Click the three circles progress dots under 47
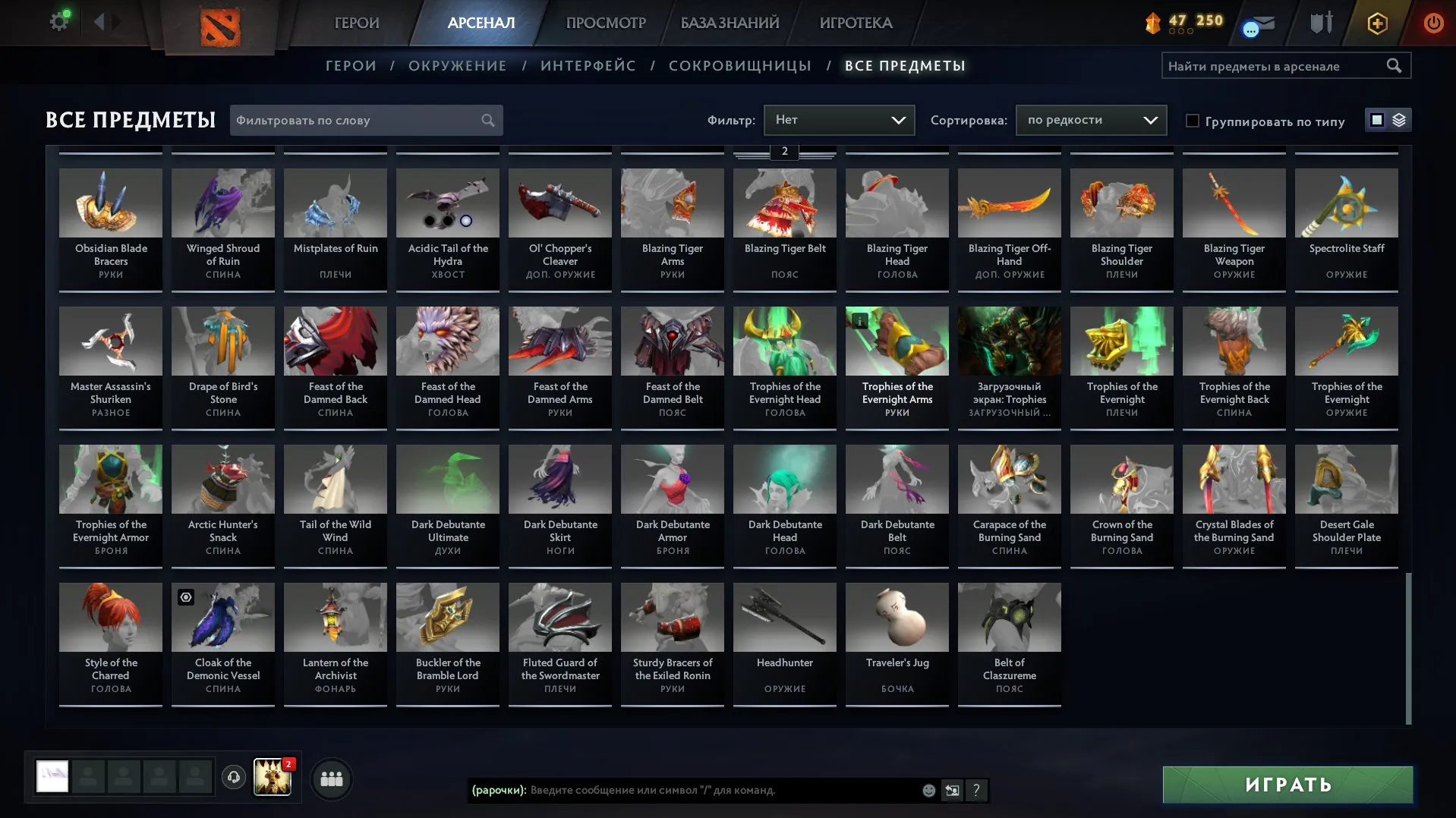1456x818 pixels. (x=1181, y=32)
